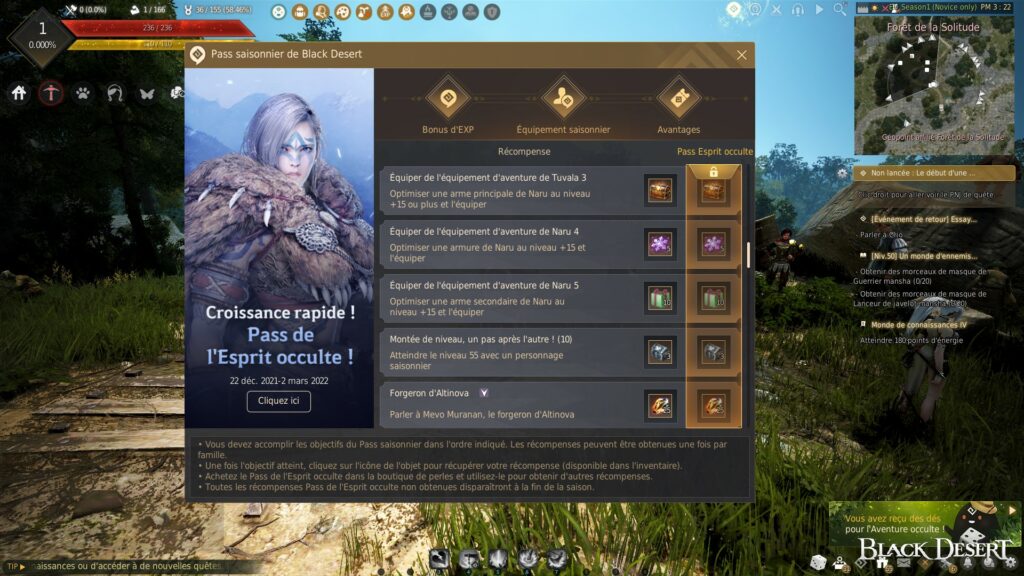Viewport: 1024px width, 576px height.
Task: Click the "Cliquez ici" button
Action: (x=278, y=401)
